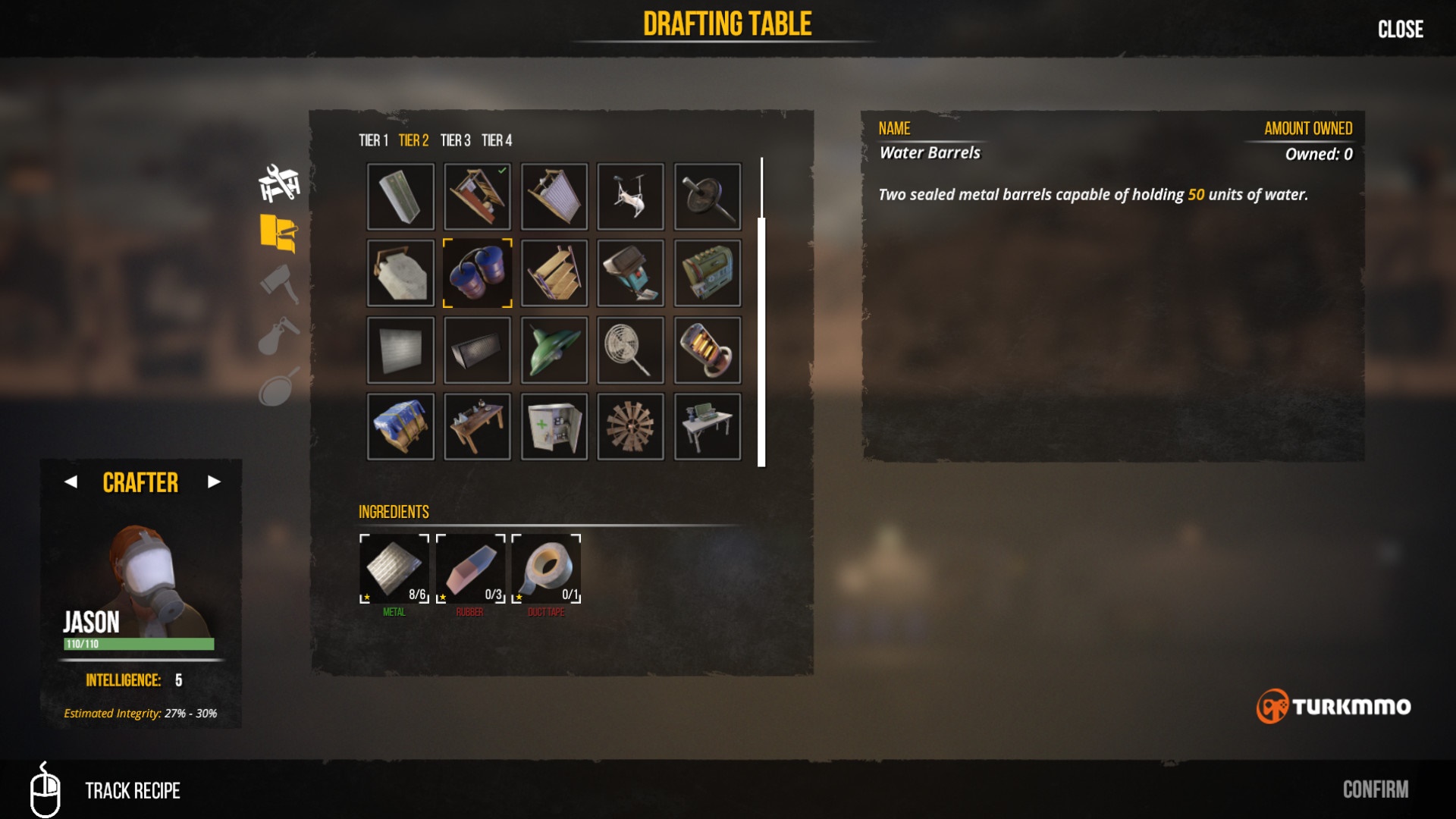Go to previous crafter with left arrow

coord(71,482)
